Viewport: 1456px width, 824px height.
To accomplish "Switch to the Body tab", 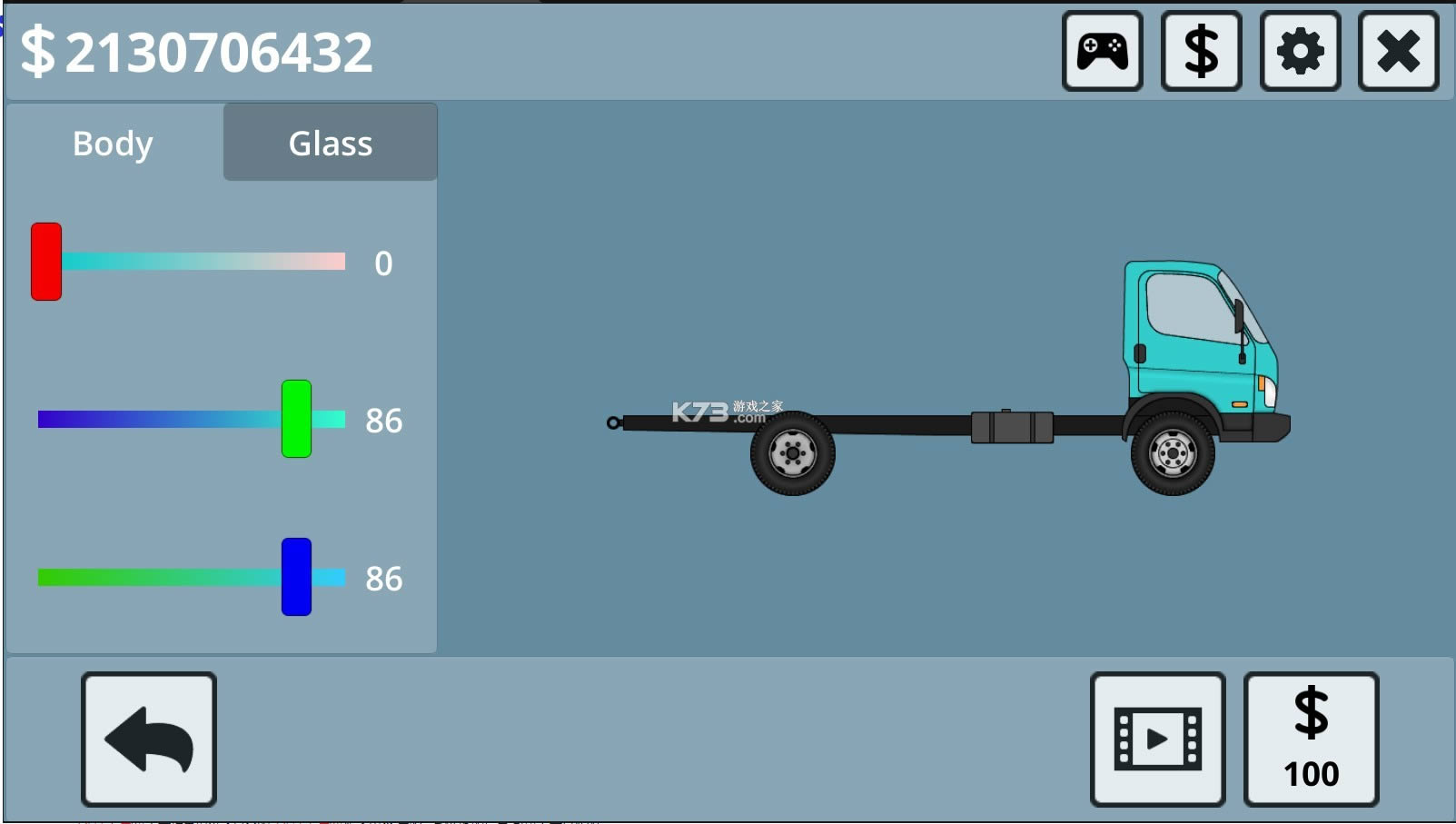I will tap(114, 143).
